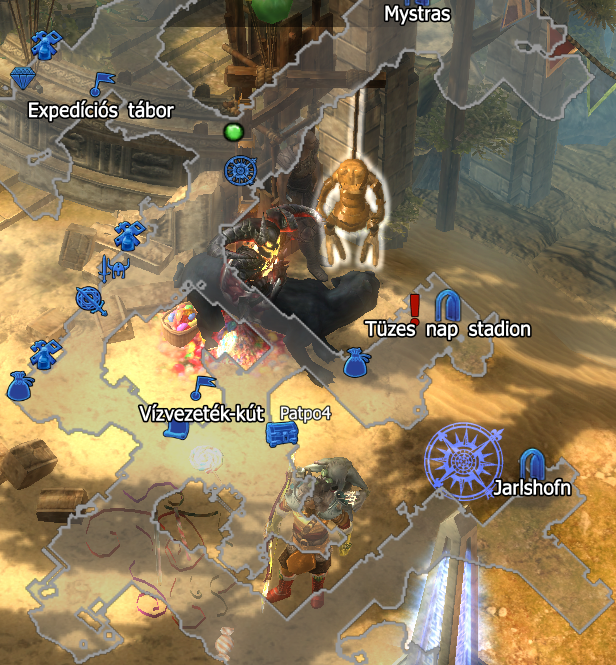Select the Jarlshofn gate marker
This screenshot has width=616, height=665.
(x=532, y=462)
